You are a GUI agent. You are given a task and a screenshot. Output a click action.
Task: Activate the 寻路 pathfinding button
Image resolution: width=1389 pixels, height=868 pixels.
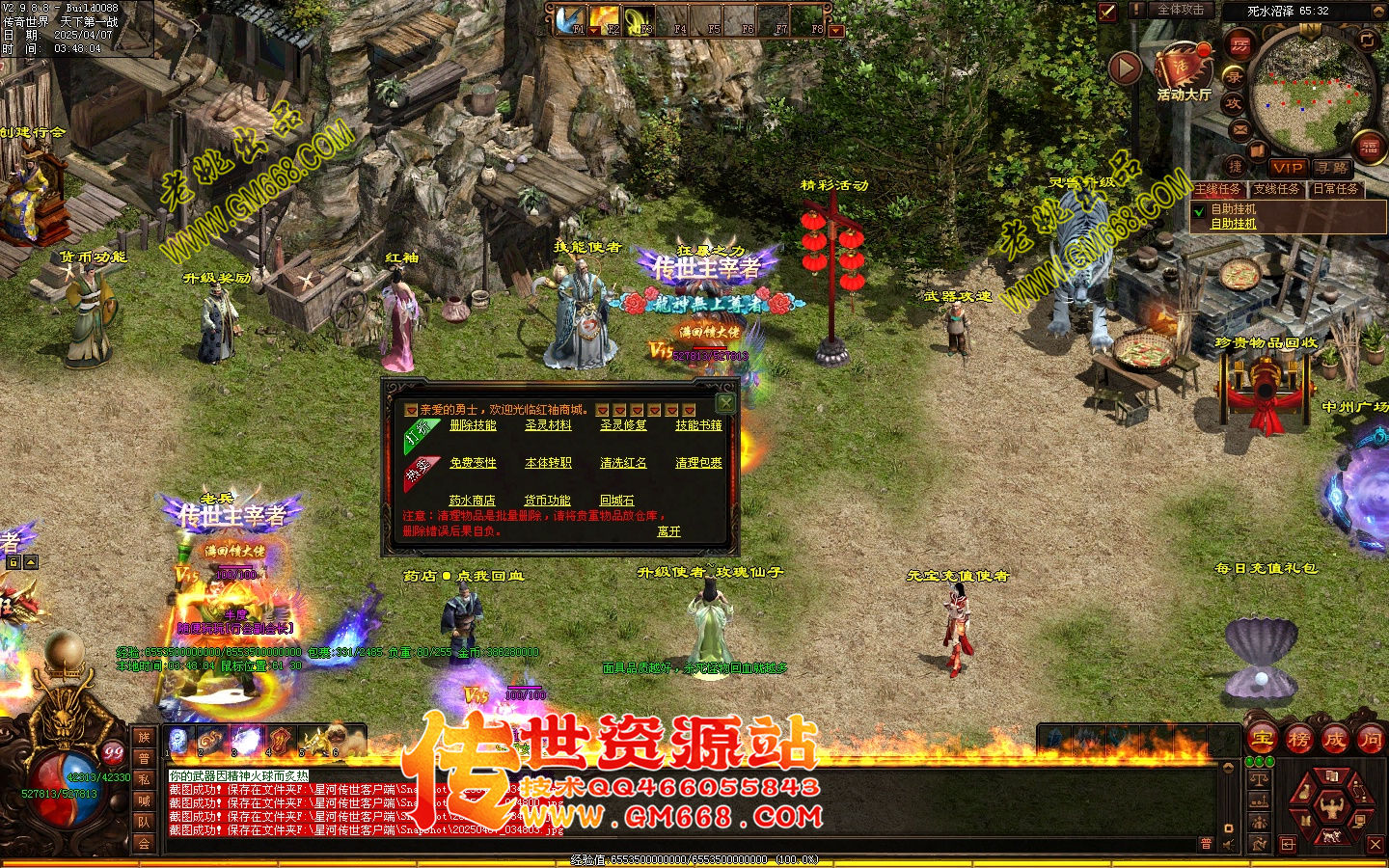1332,167
